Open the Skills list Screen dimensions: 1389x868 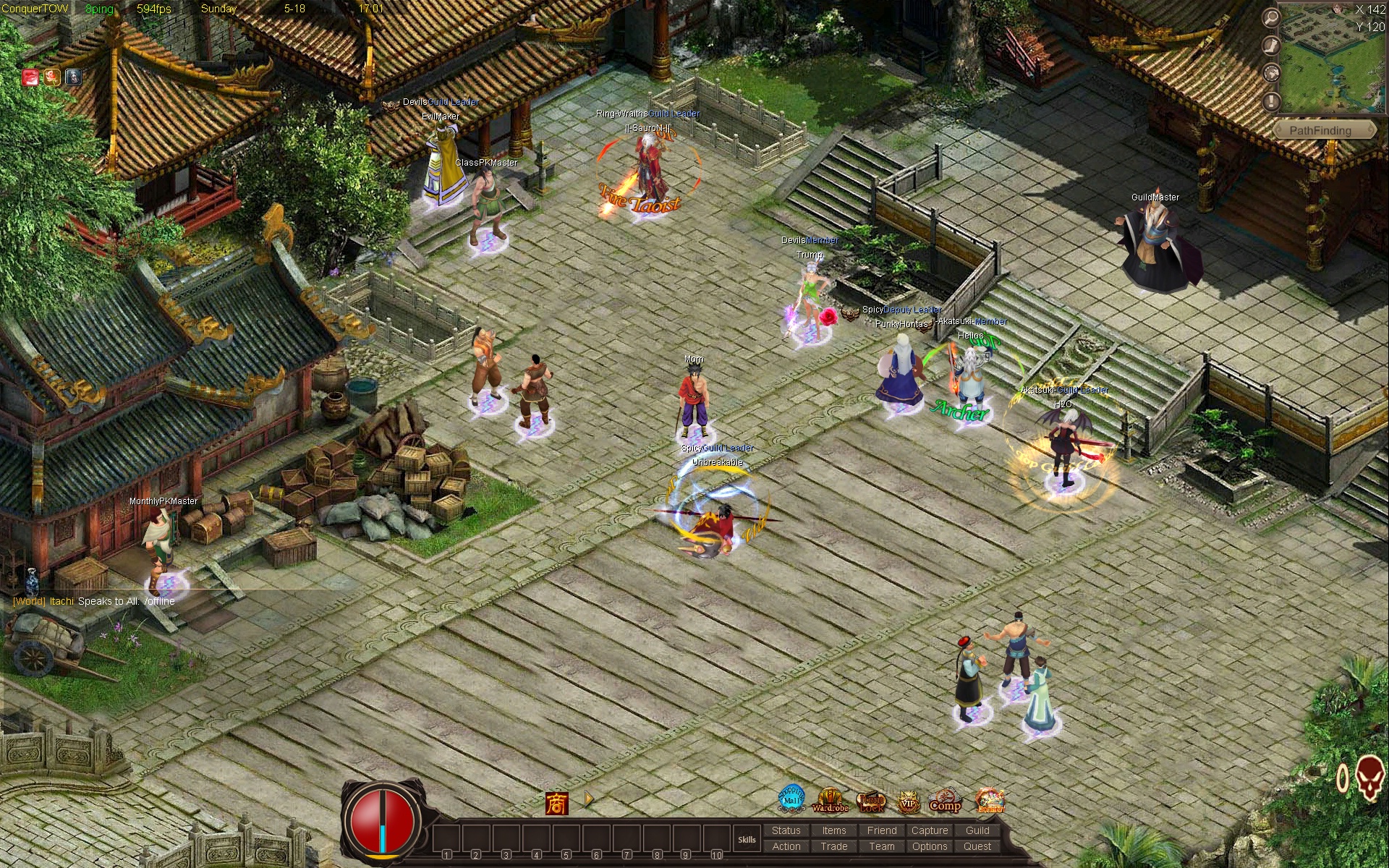point(747,840)
